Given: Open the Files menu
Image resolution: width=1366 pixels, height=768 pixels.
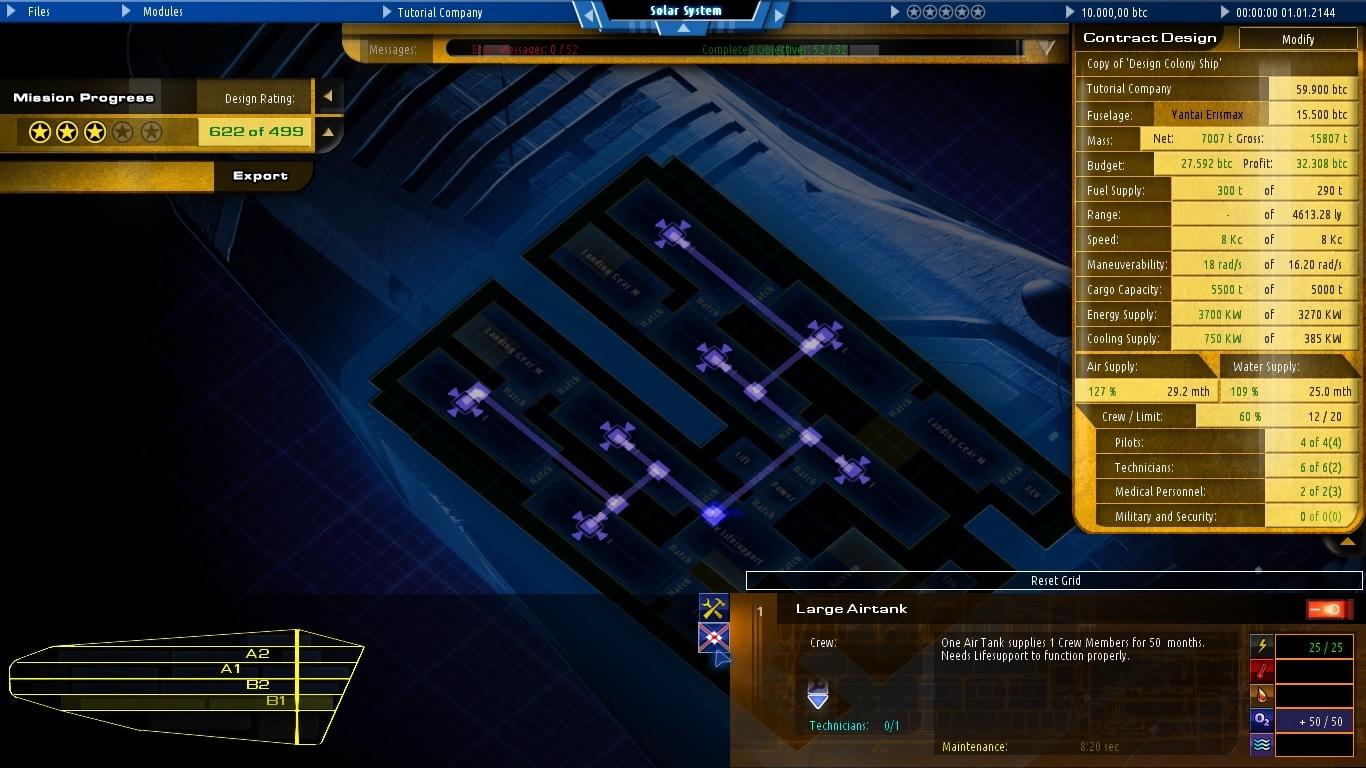Looking at the screenshot, I should 38,13.
